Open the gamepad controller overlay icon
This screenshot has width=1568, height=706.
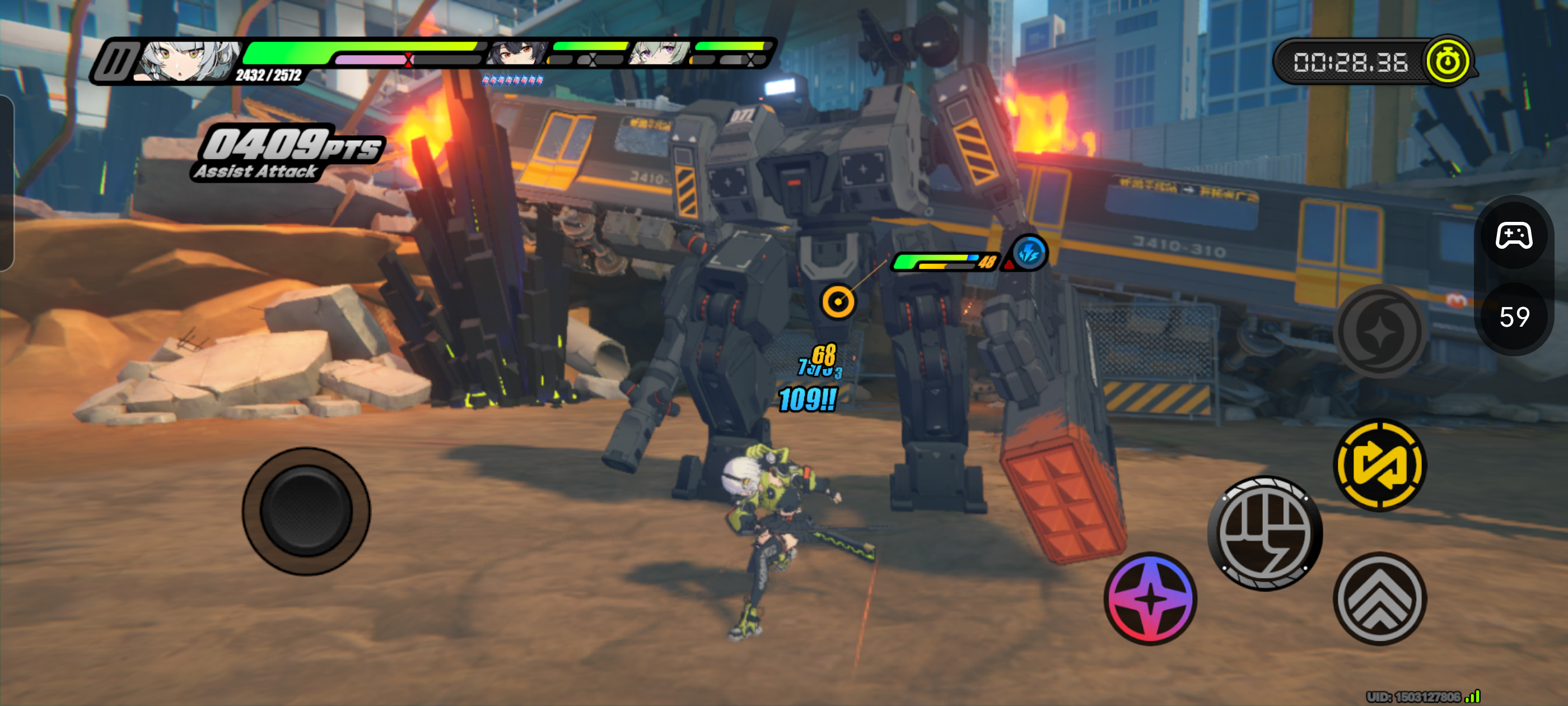[1514, 235]
